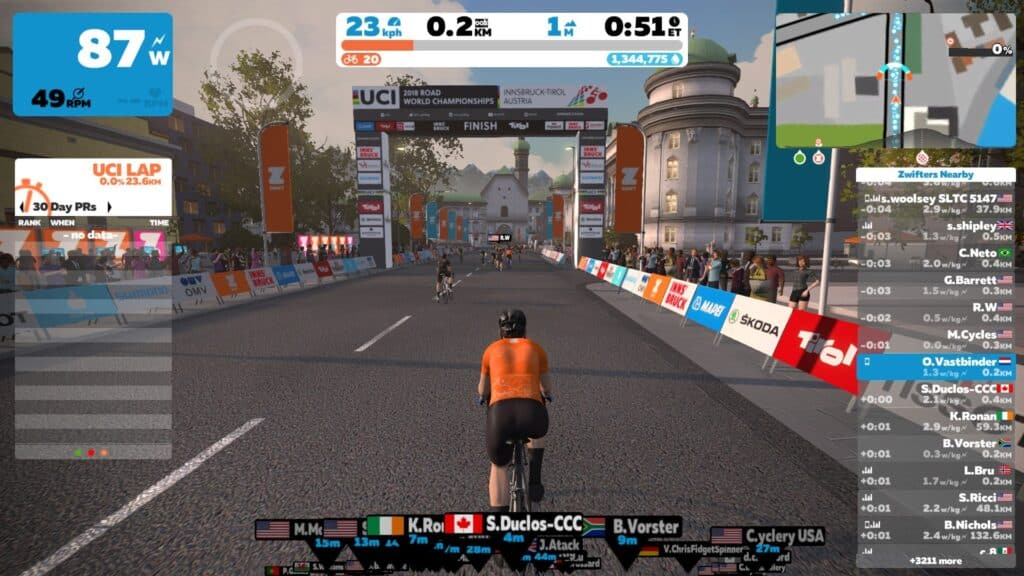Image resolution: width=1024 pixels, height=576 pixels.
Task: Choose K.Ronan in the nearby riders list
Action: click(936, 420)
